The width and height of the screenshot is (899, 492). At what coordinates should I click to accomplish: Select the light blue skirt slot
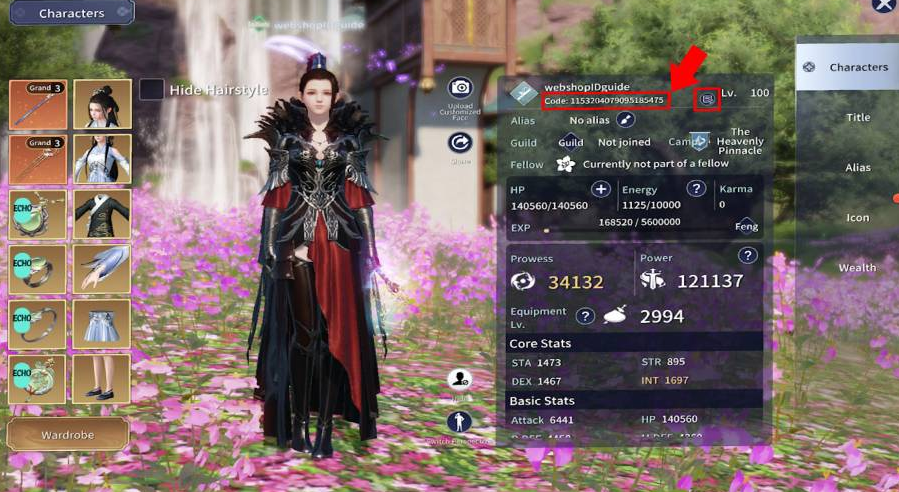point(102,324)
